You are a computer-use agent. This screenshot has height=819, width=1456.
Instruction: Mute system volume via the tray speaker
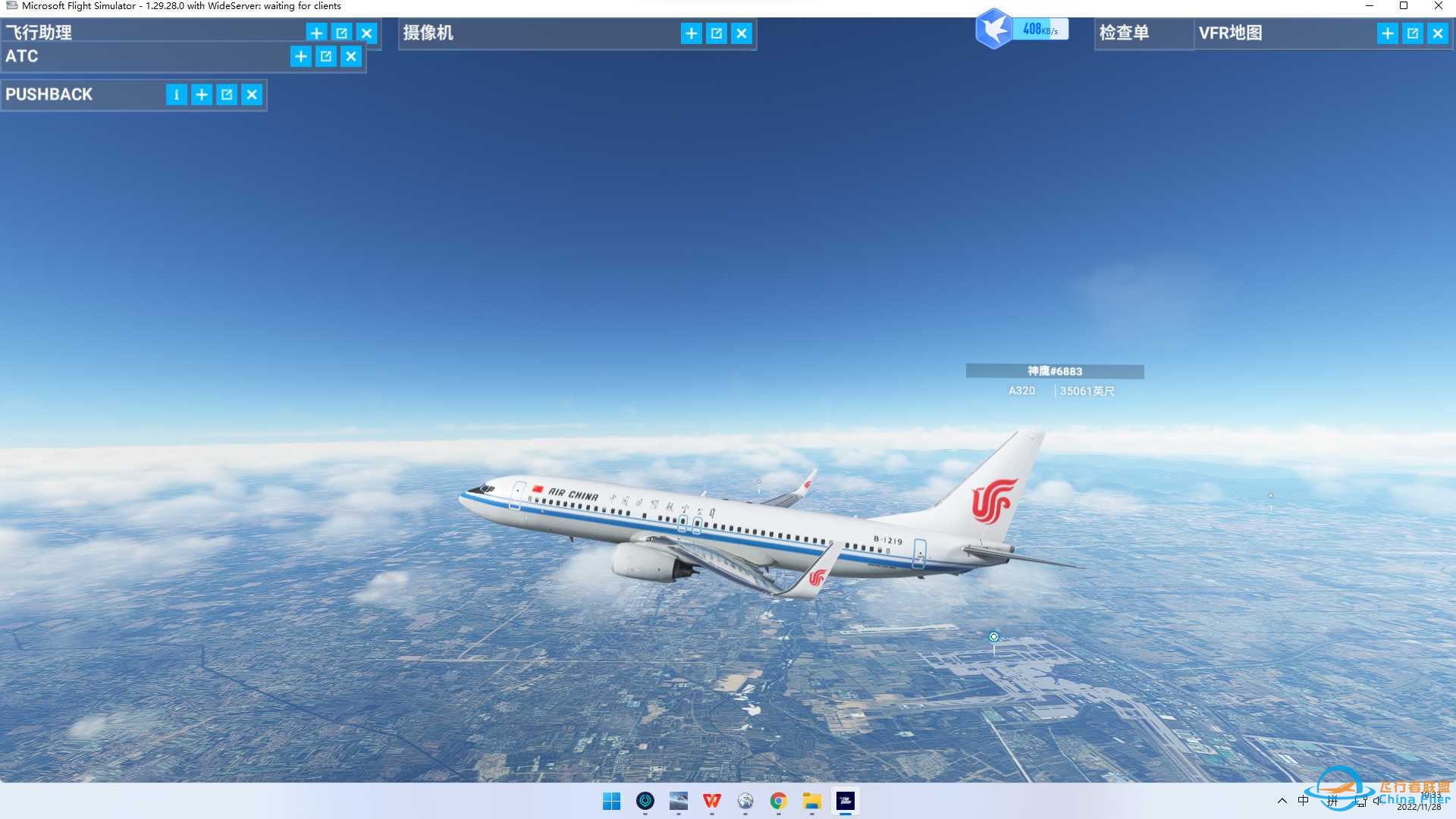(x=1378, y=802)
